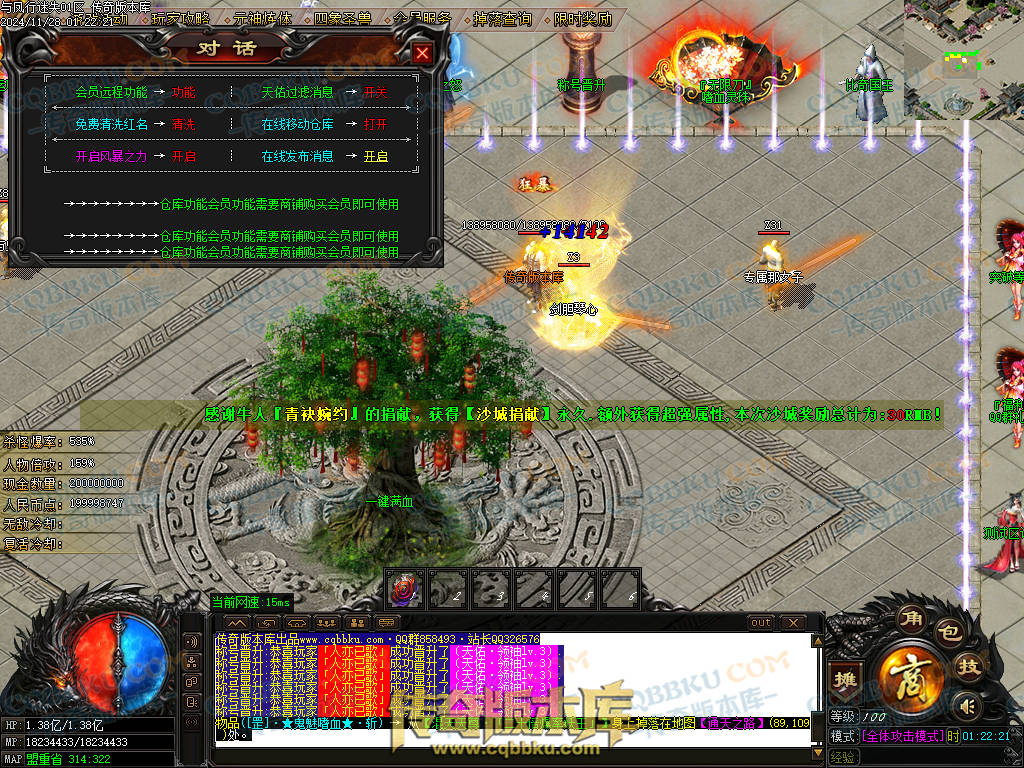The image size is (1024, 768).
Task: Click the central orange 商 shop orb
Action: click(911, 673)
